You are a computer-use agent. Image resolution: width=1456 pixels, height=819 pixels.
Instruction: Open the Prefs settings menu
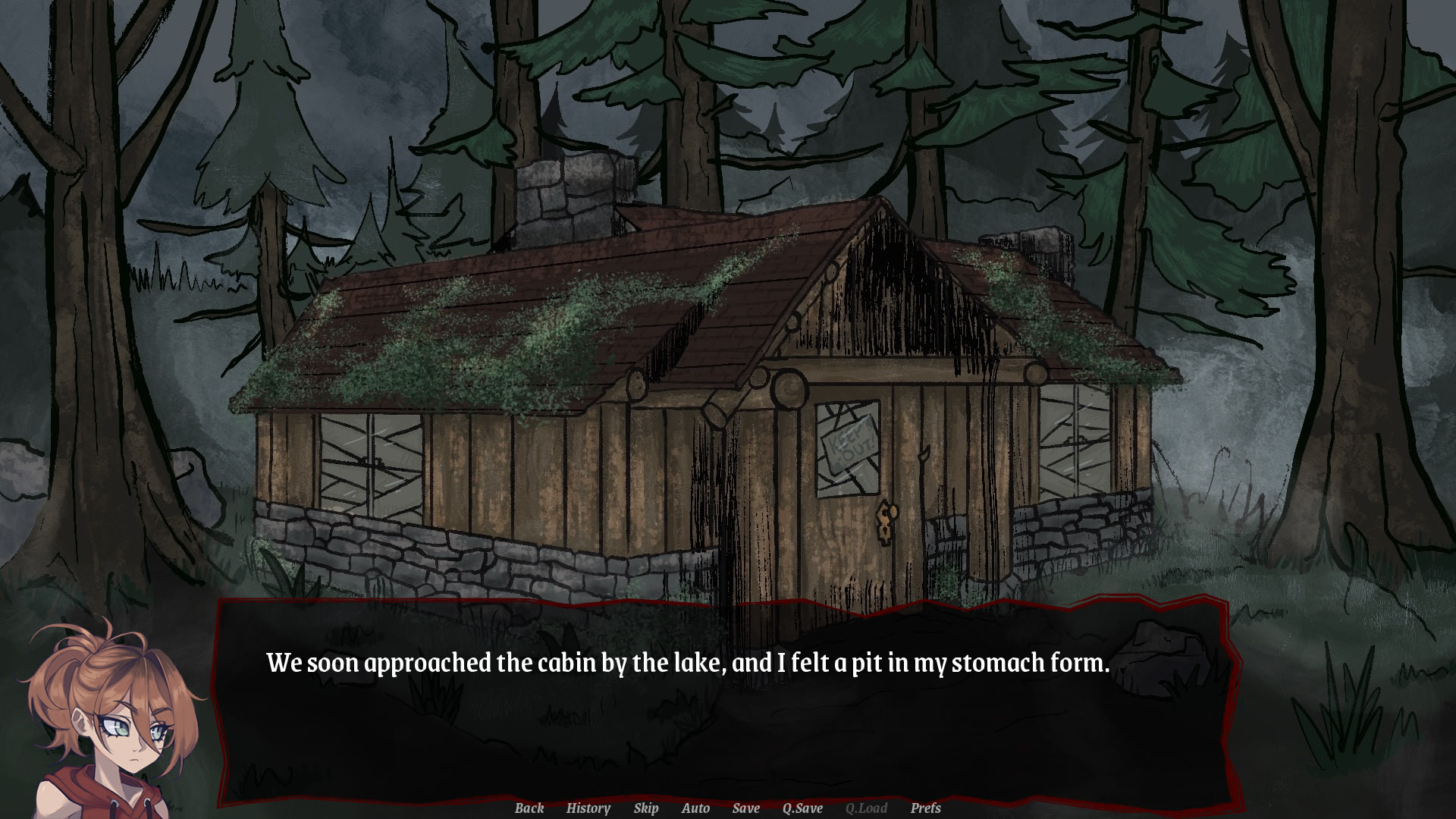(x=925, y=808)
